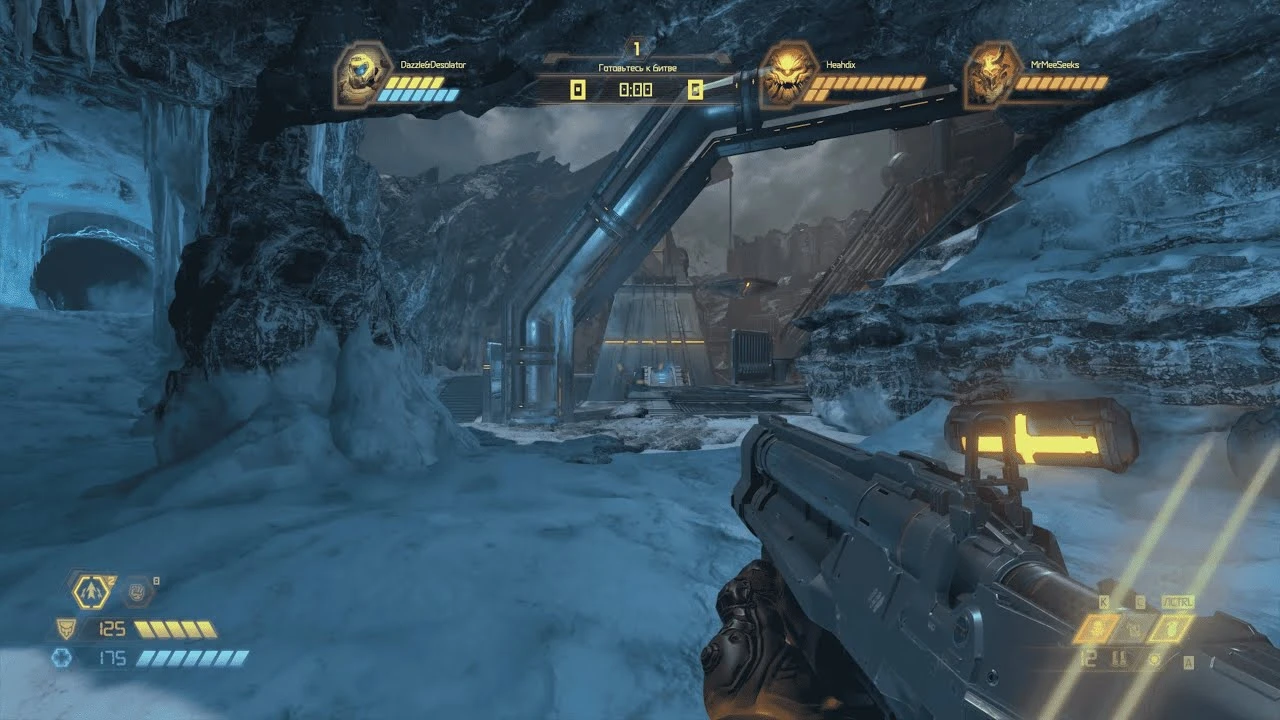Click the weapon mod icon next to the A key
Viewport: 1280px width, 720px height.
1155,659
